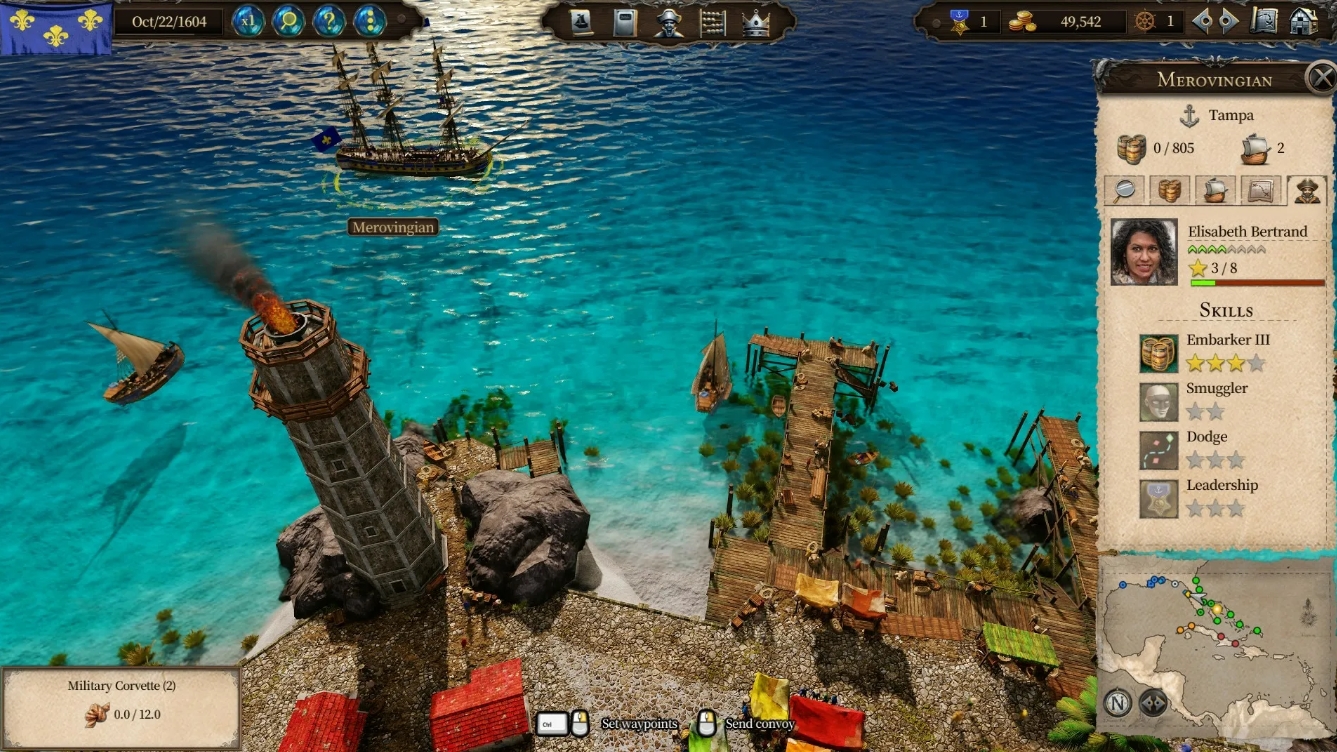
Task: Switch to the ship details tab
Action: tap(1213, 190)
